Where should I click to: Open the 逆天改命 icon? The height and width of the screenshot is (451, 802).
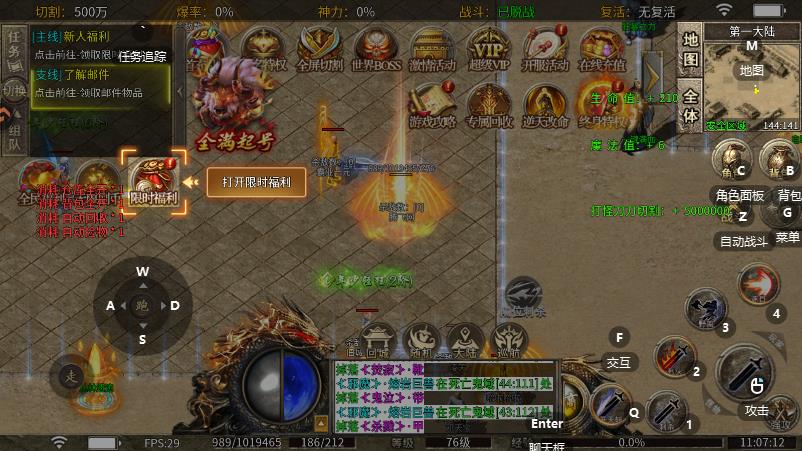coord(546,104)
